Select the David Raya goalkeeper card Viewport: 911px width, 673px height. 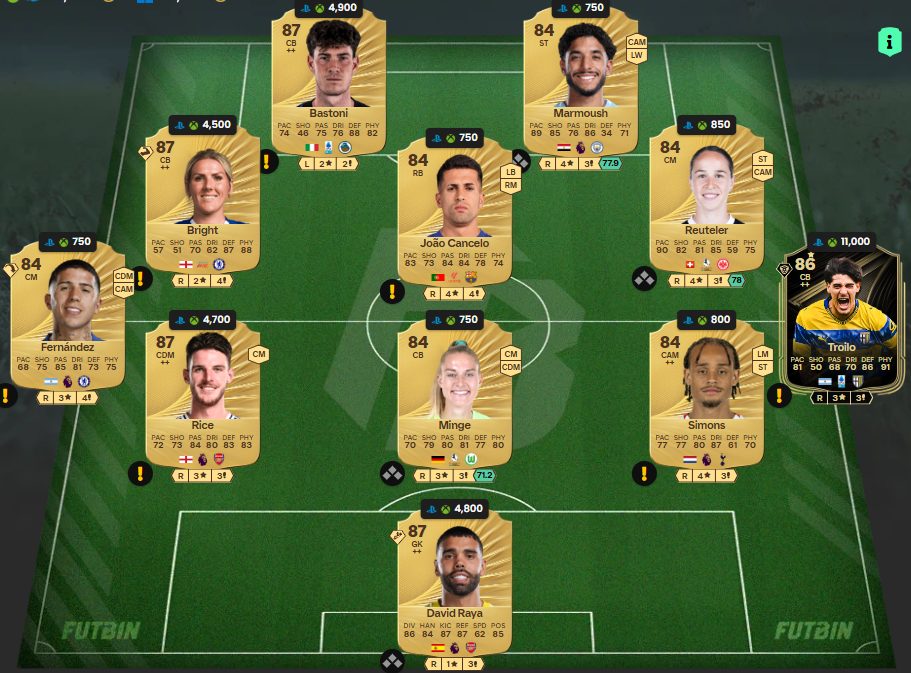click(455, 580)
